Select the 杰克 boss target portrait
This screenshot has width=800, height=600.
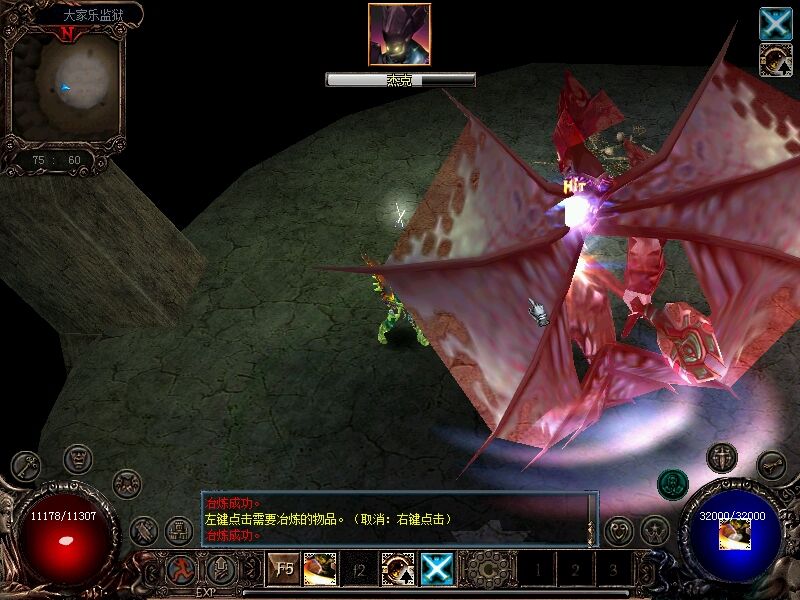(399, 35)
